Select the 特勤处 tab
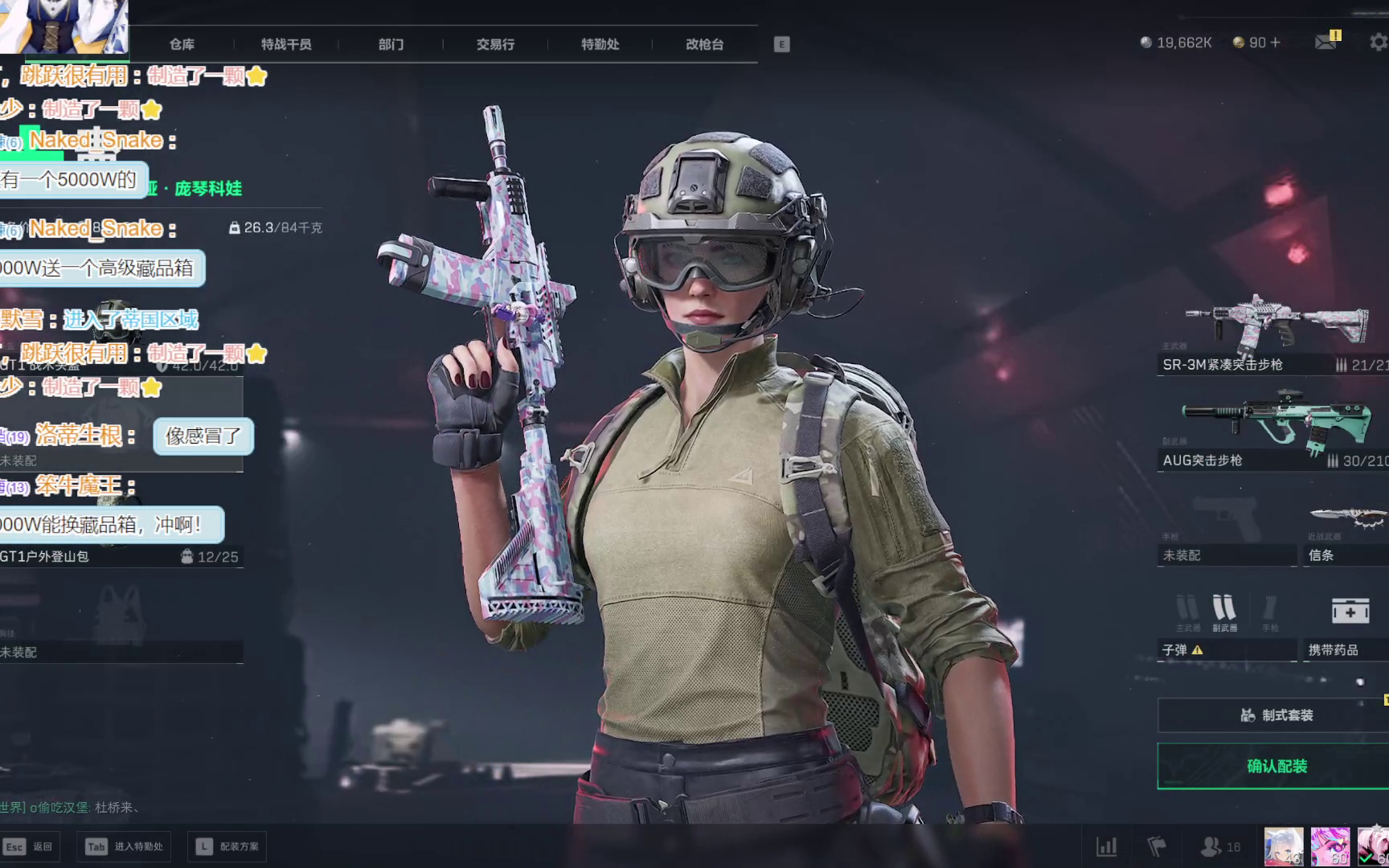Screen dimensions: 1389x868 (600, 44)
